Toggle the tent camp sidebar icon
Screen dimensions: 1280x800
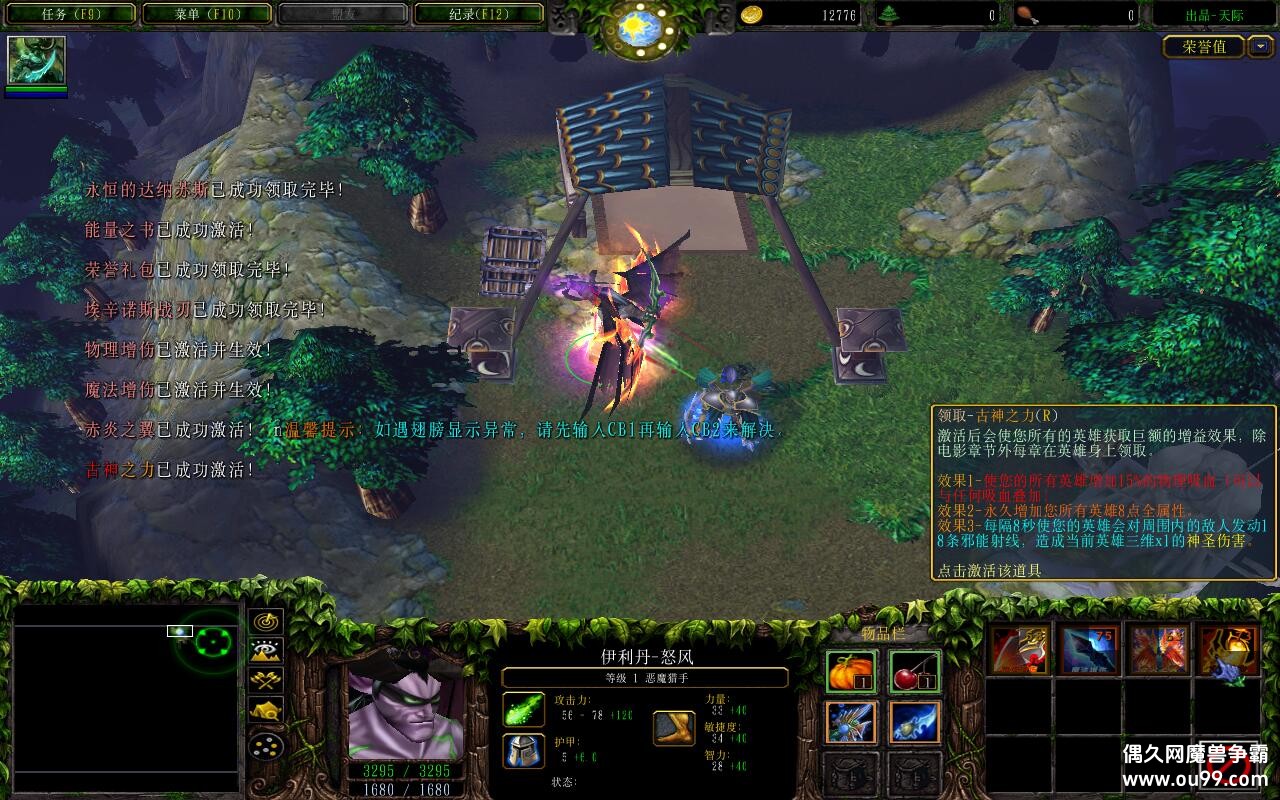pyautogui.click(x=264, y=710)
